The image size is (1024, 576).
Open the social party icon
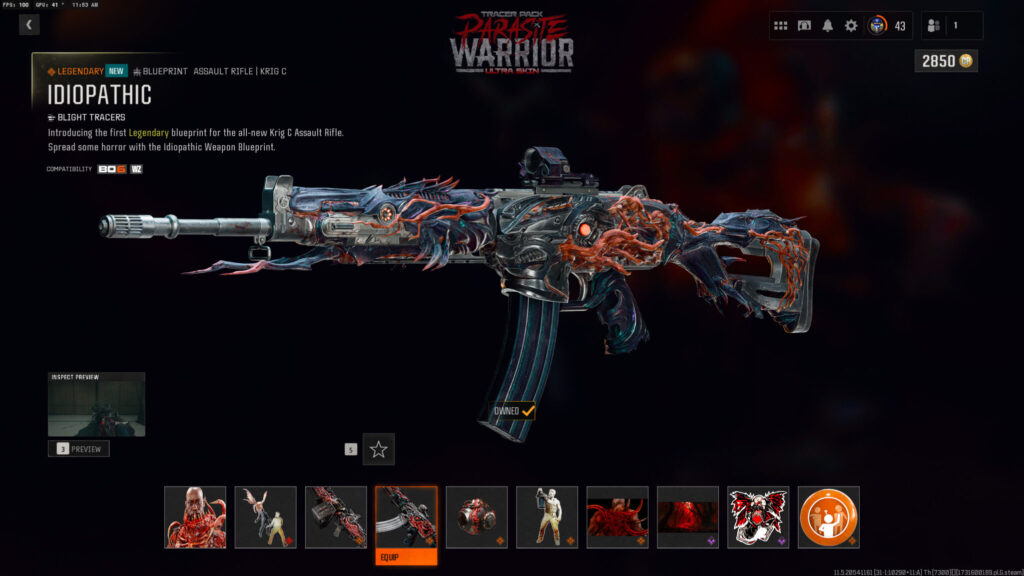click(938, 26)
